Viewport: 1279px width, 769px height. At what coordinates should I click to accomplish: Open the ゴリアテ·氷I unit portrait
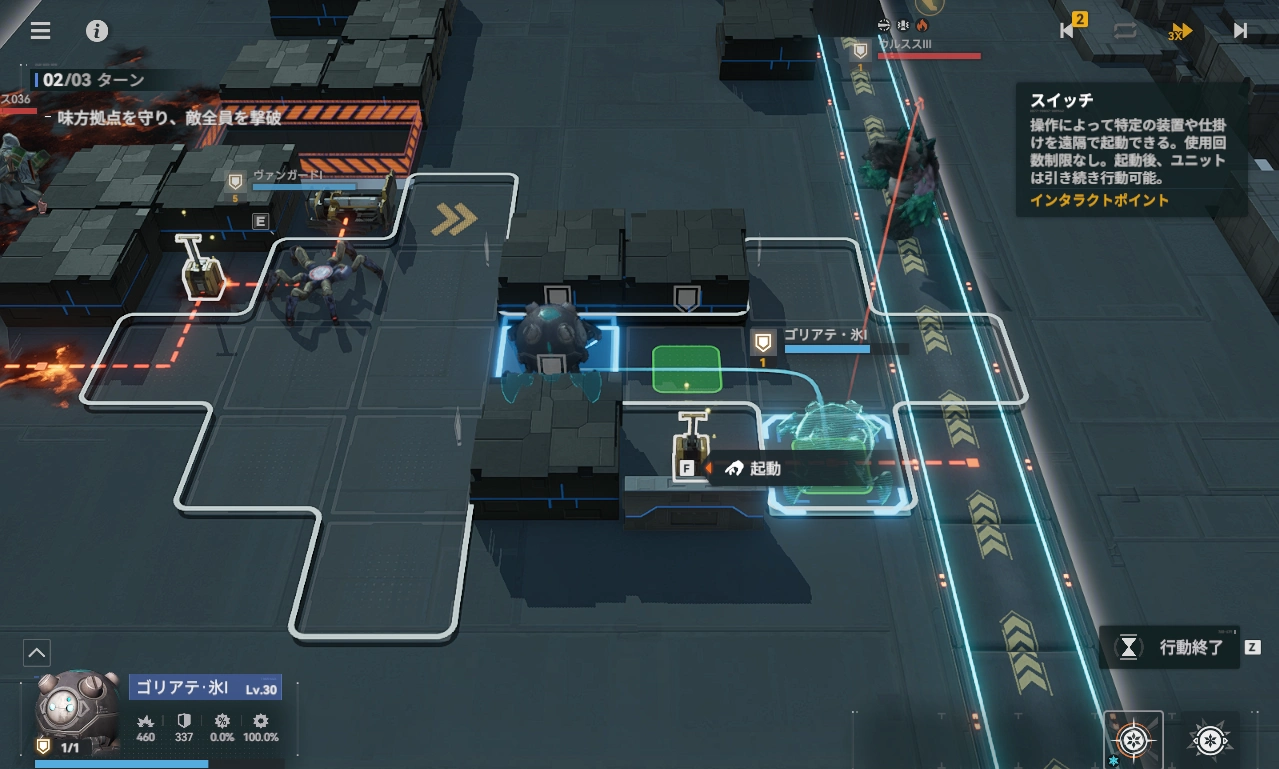coord(76,710)
